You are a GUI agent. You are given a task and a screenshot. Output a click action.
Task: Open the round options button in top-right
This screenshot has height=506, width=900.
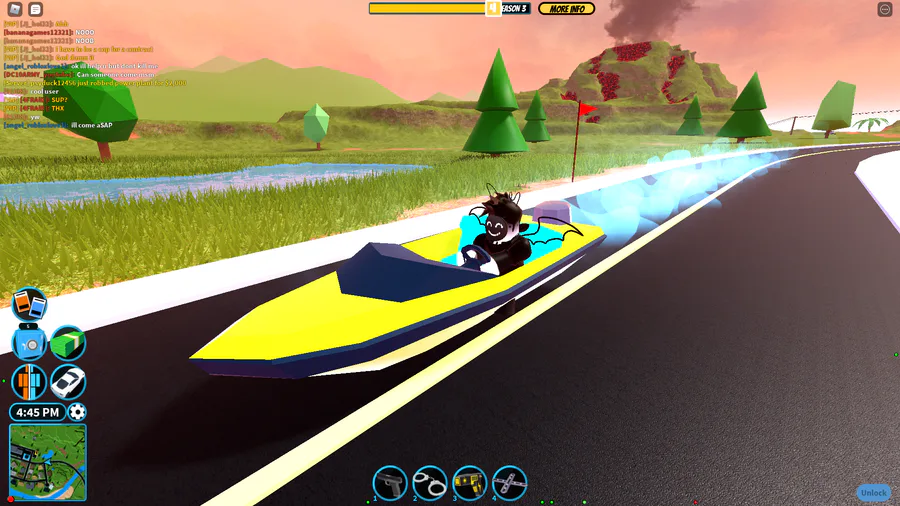pyautogui.click(x=885, y=9)
